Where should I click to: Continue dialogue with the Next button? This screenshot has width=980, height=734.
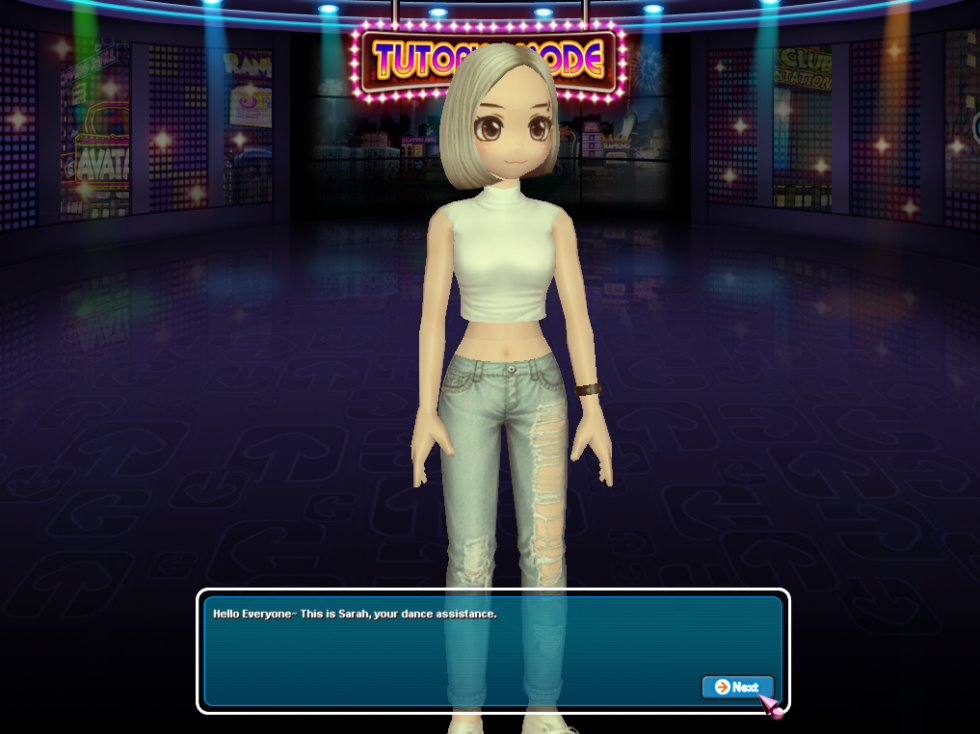737,687
